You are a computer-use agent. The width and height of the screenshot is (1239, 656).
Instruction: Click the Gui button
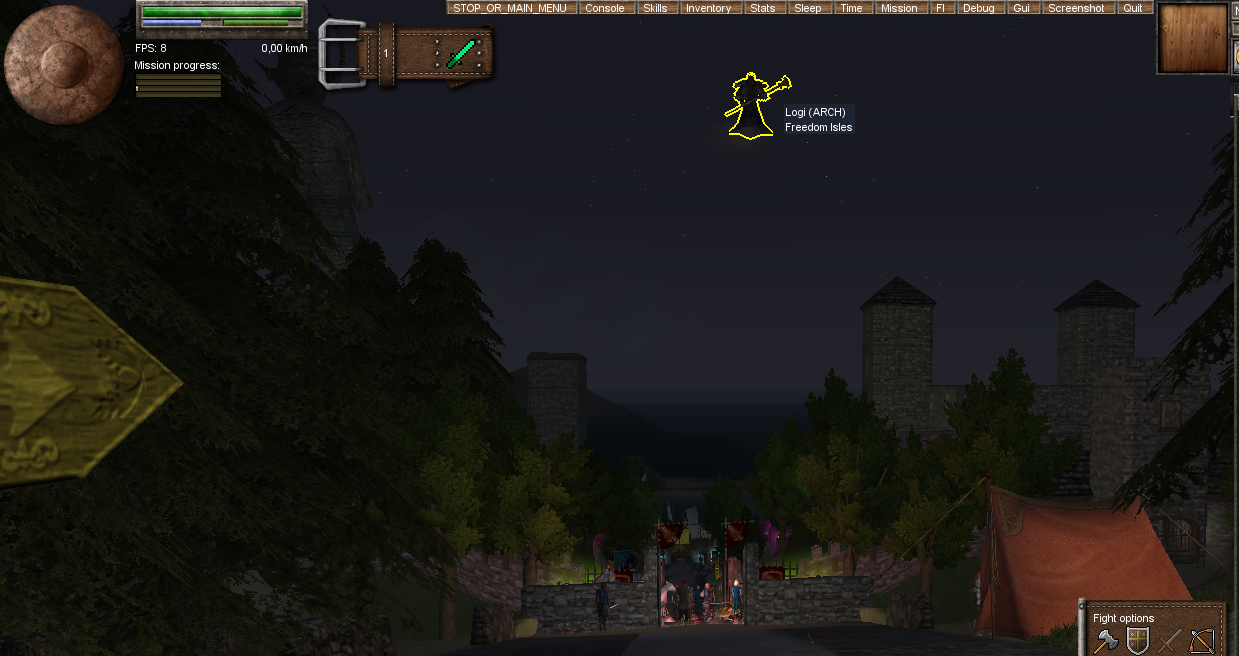pos(1021,8)
